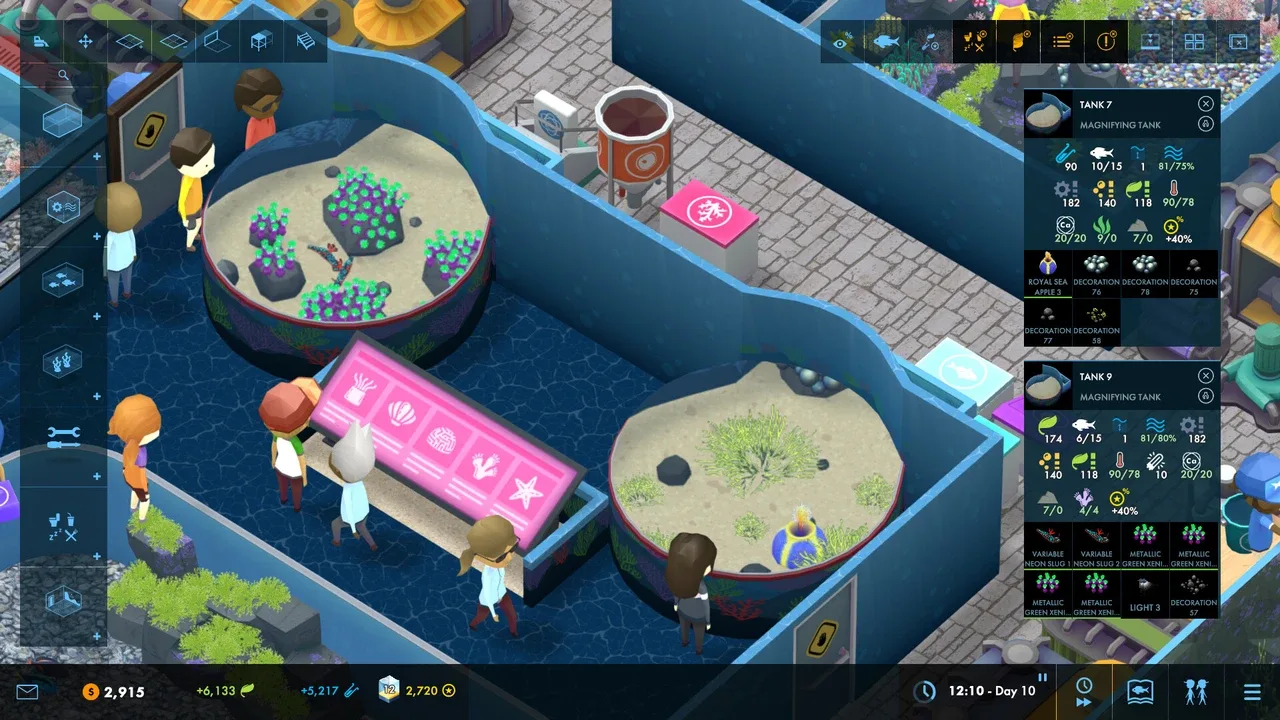Select Variable Neon Slug 1 in Tank 9
The height and width of the screenshot is (720, 1280).
point(1047,545)
